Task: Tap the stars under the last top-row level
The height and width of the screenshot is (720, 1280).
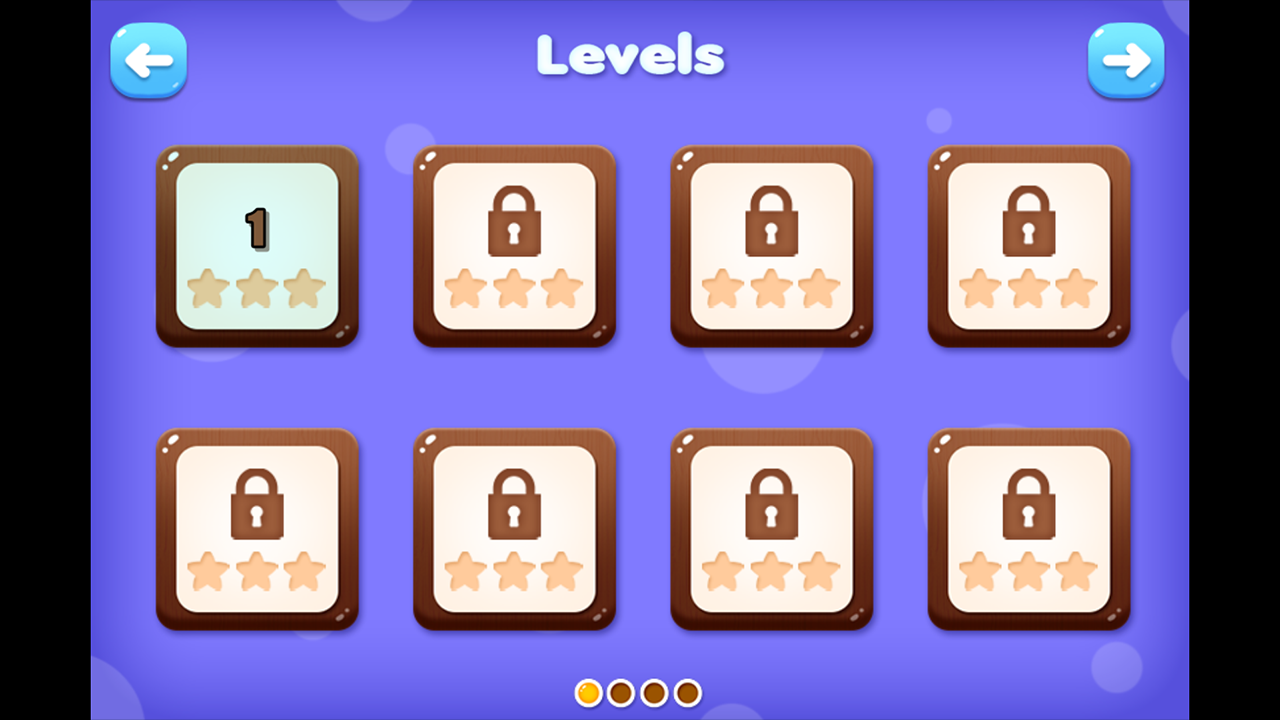Action: tap(1028, 289)
